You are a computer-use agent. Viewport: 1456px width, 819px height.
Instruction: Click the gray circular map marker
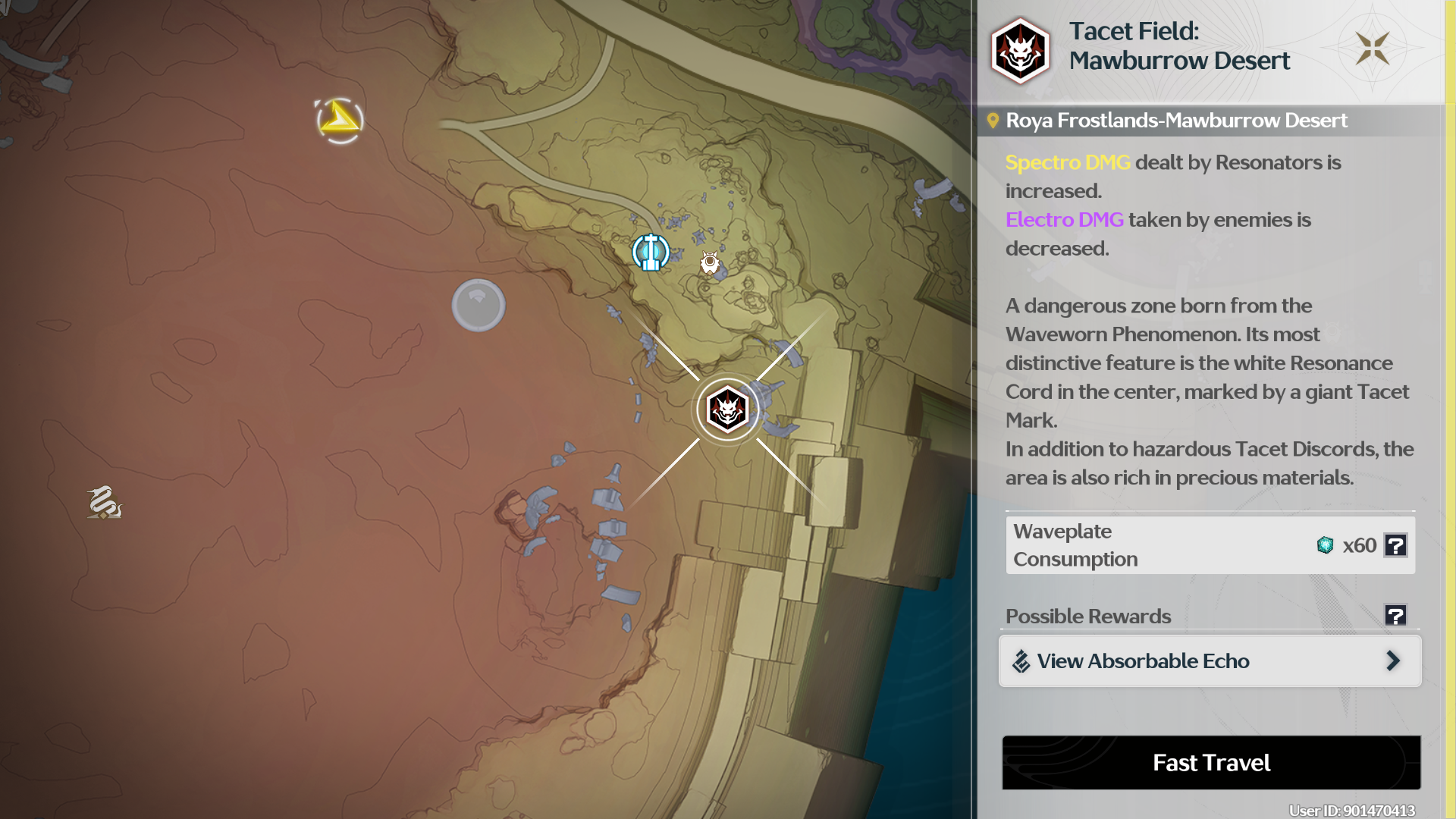479,306
